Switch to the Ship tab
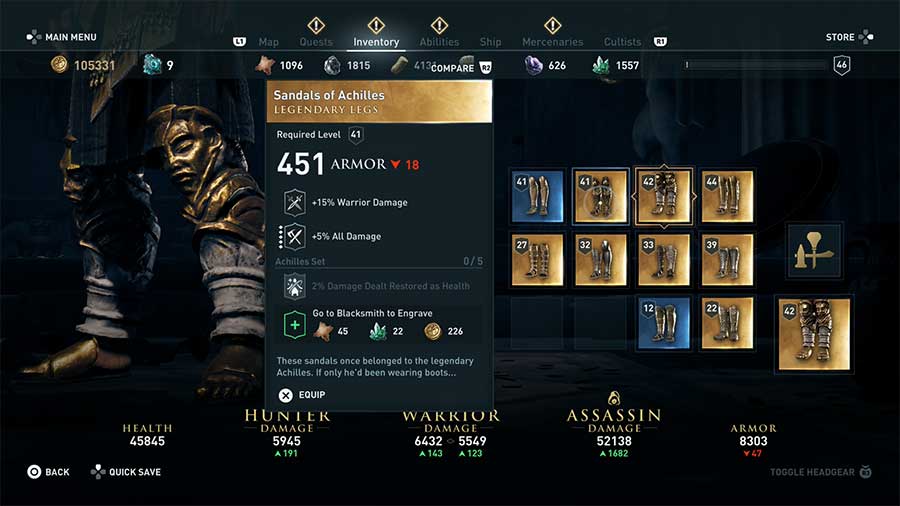 pos(490,42)
